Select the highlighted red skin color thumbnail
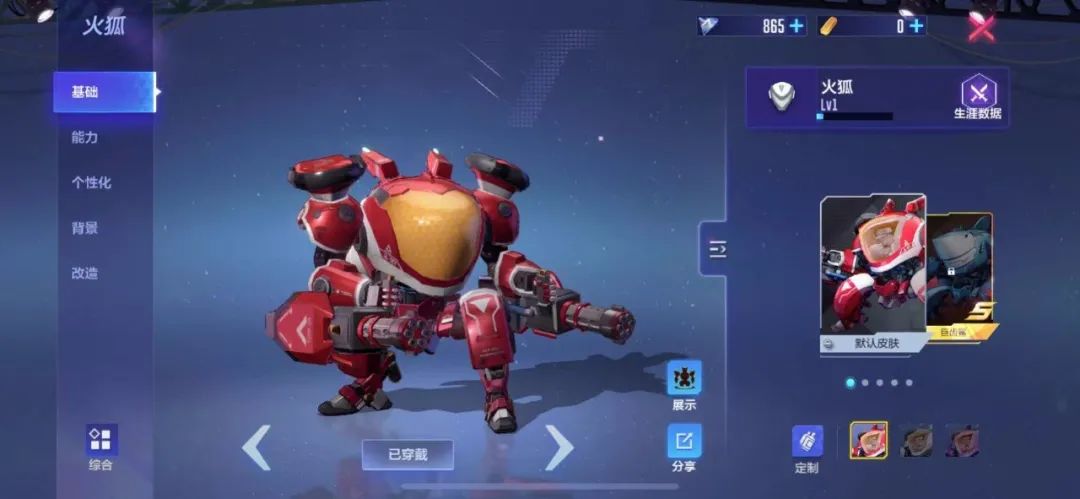The image size is (1080, 499). 868,439
